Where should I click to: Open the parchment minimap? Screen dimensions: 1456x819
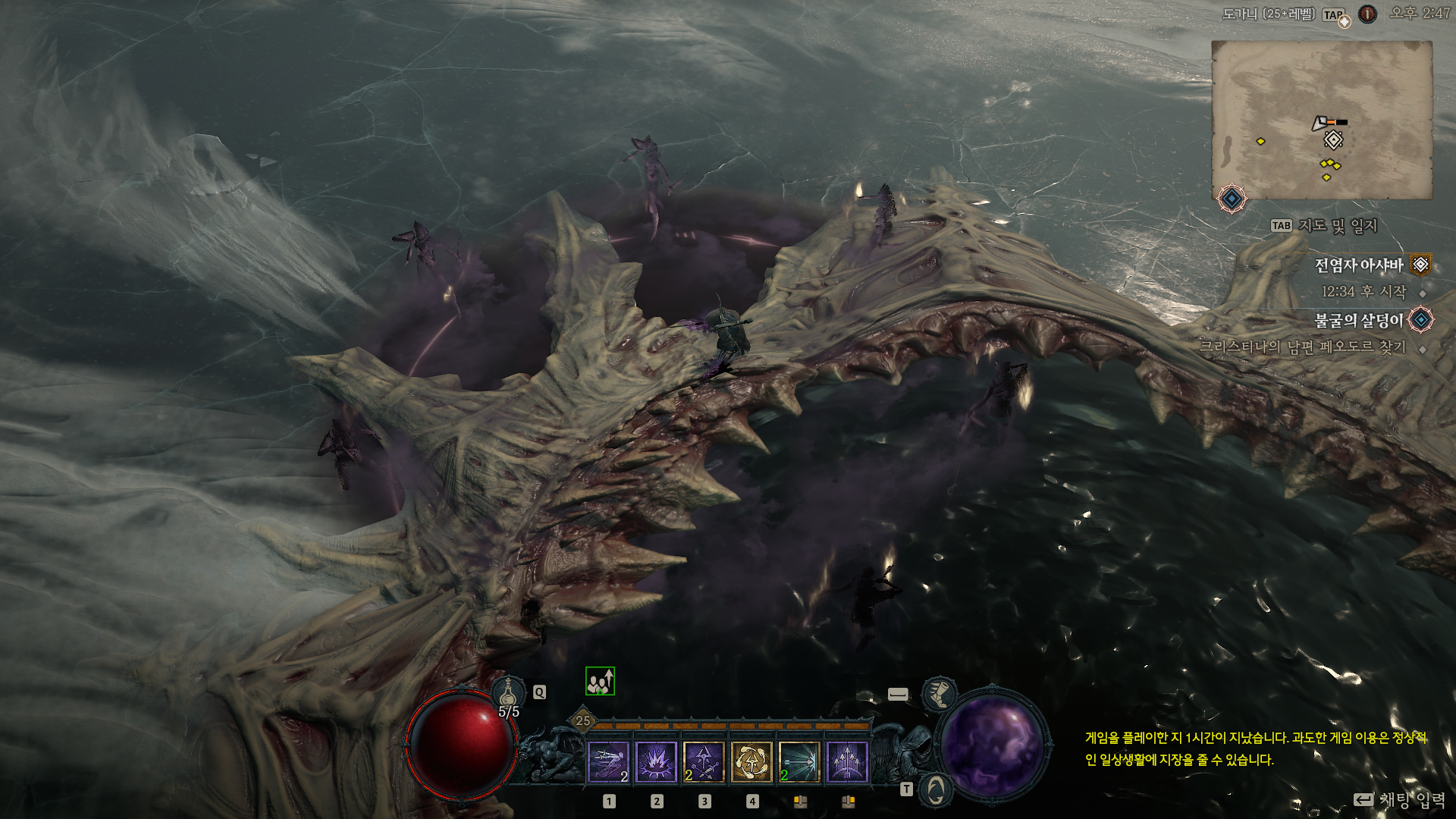pos(1321,120)
